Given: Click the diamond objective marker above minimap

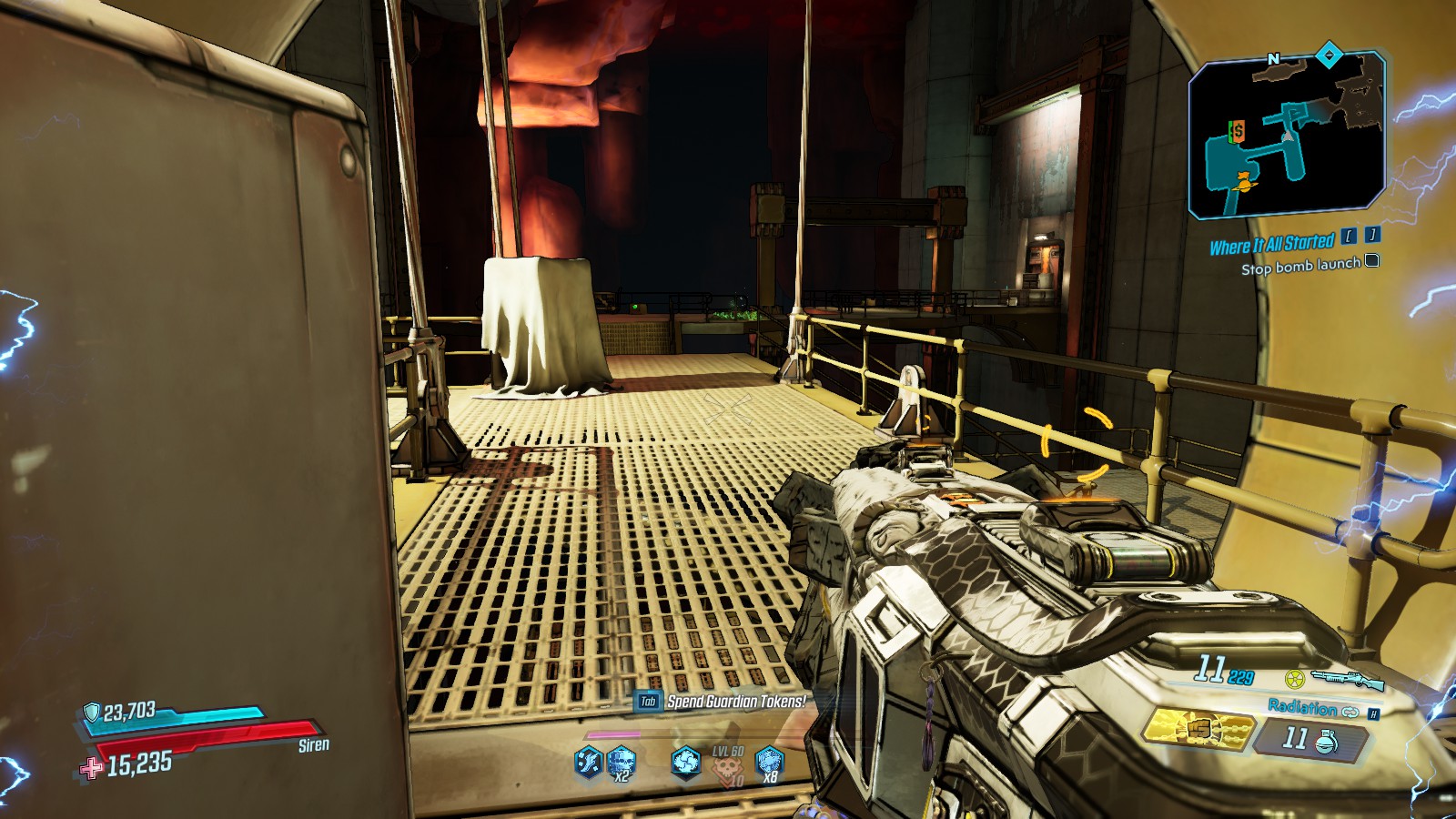Looking at the screenshot, I should tap(1330, 55).
